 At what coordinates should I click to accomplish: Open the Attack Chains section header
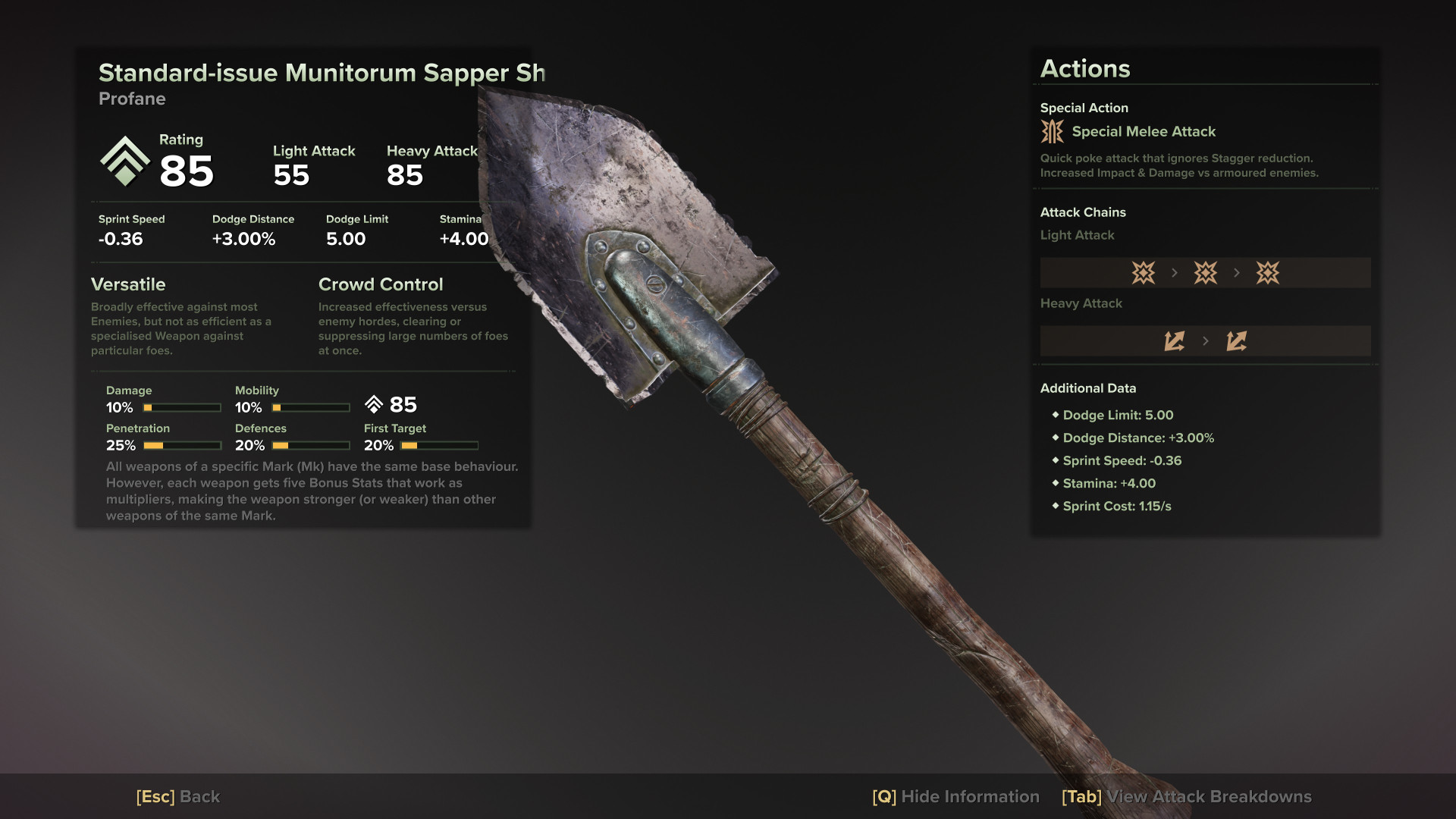1083,212
